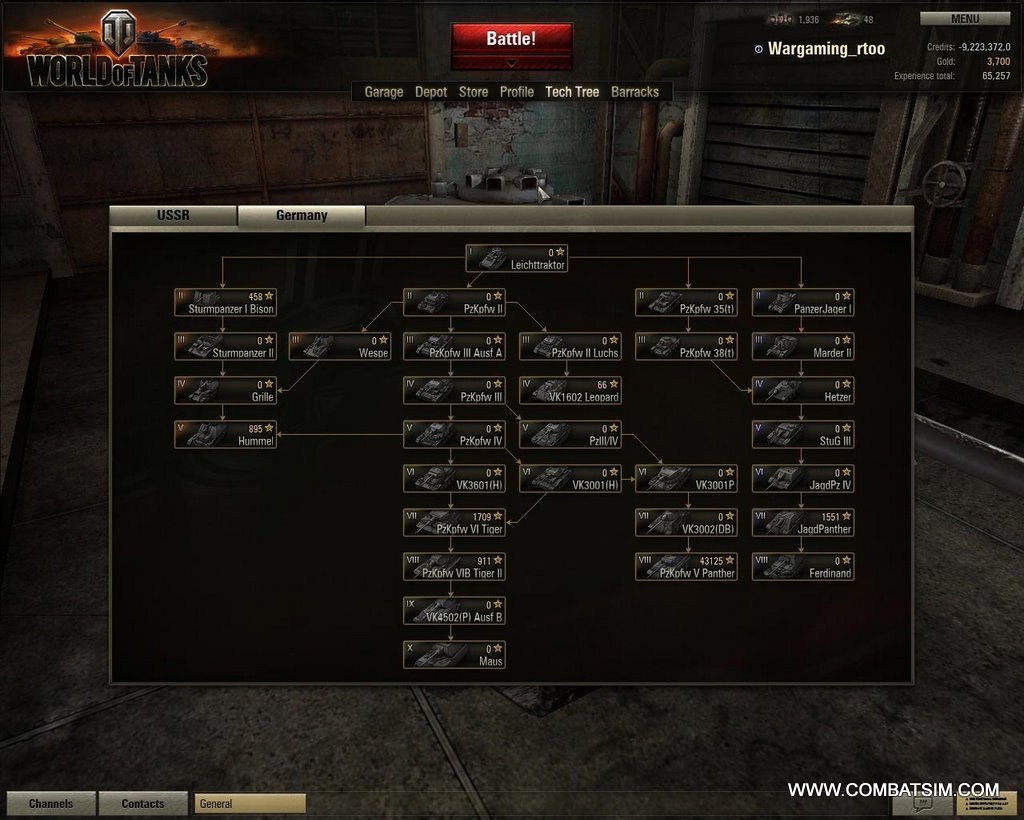Choose the PzKpfw V Panther node

(x=686, y=567)
